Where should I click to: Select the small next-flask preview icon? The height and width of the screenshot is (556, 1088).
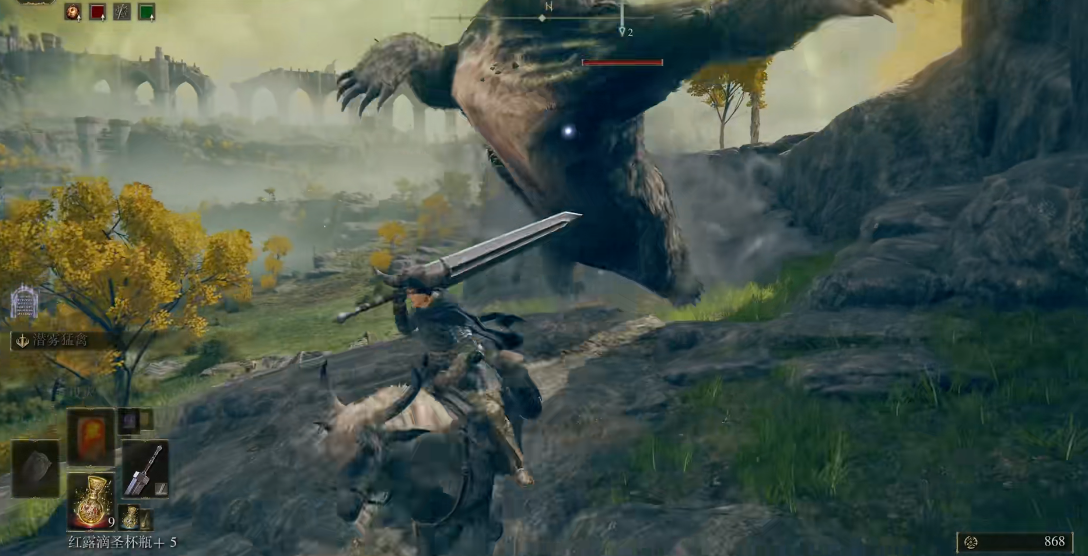pyautogui.click(x=131, y=517)
